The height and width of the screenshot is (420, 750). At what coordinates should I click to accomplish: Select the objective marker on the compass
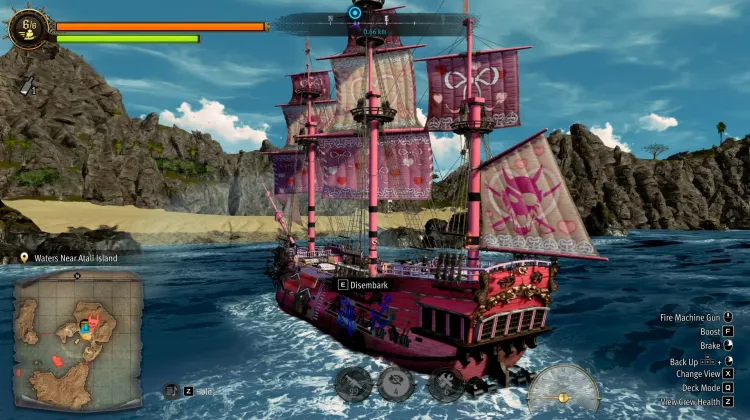pos(354,13)
